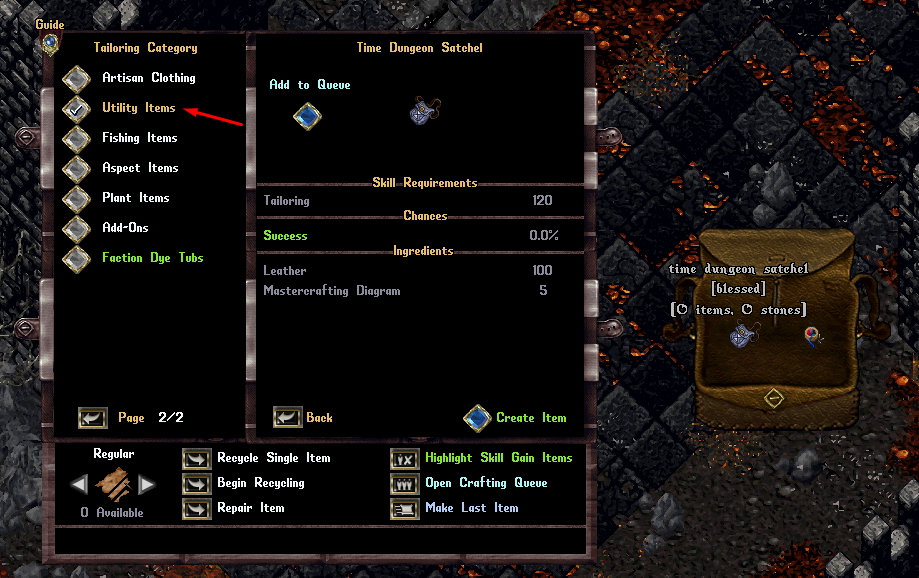Go Back from the satchel recipe
This screenshot has height=578, width=919.
coord(288,418)
